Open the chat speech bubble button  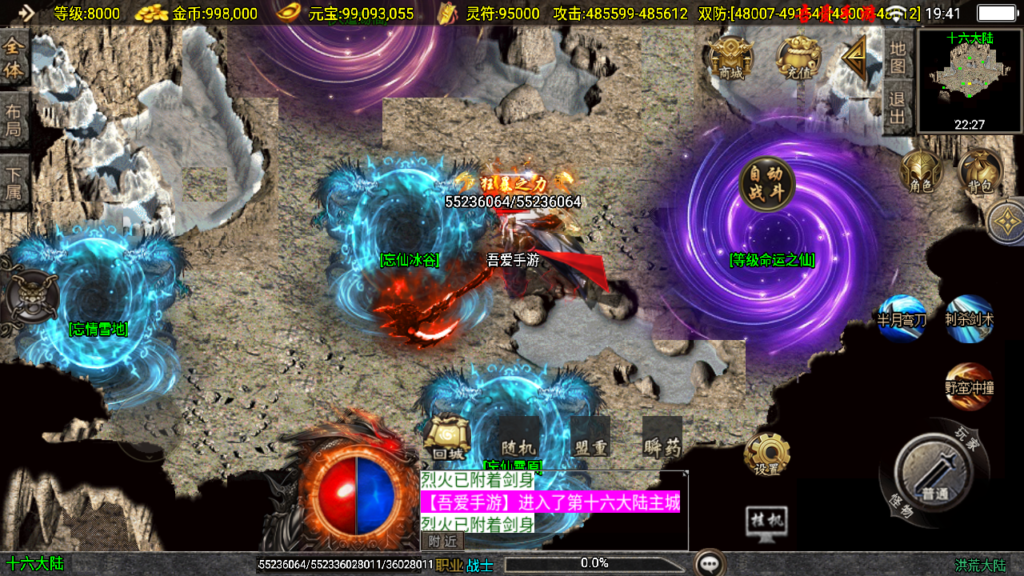(711, 563)
